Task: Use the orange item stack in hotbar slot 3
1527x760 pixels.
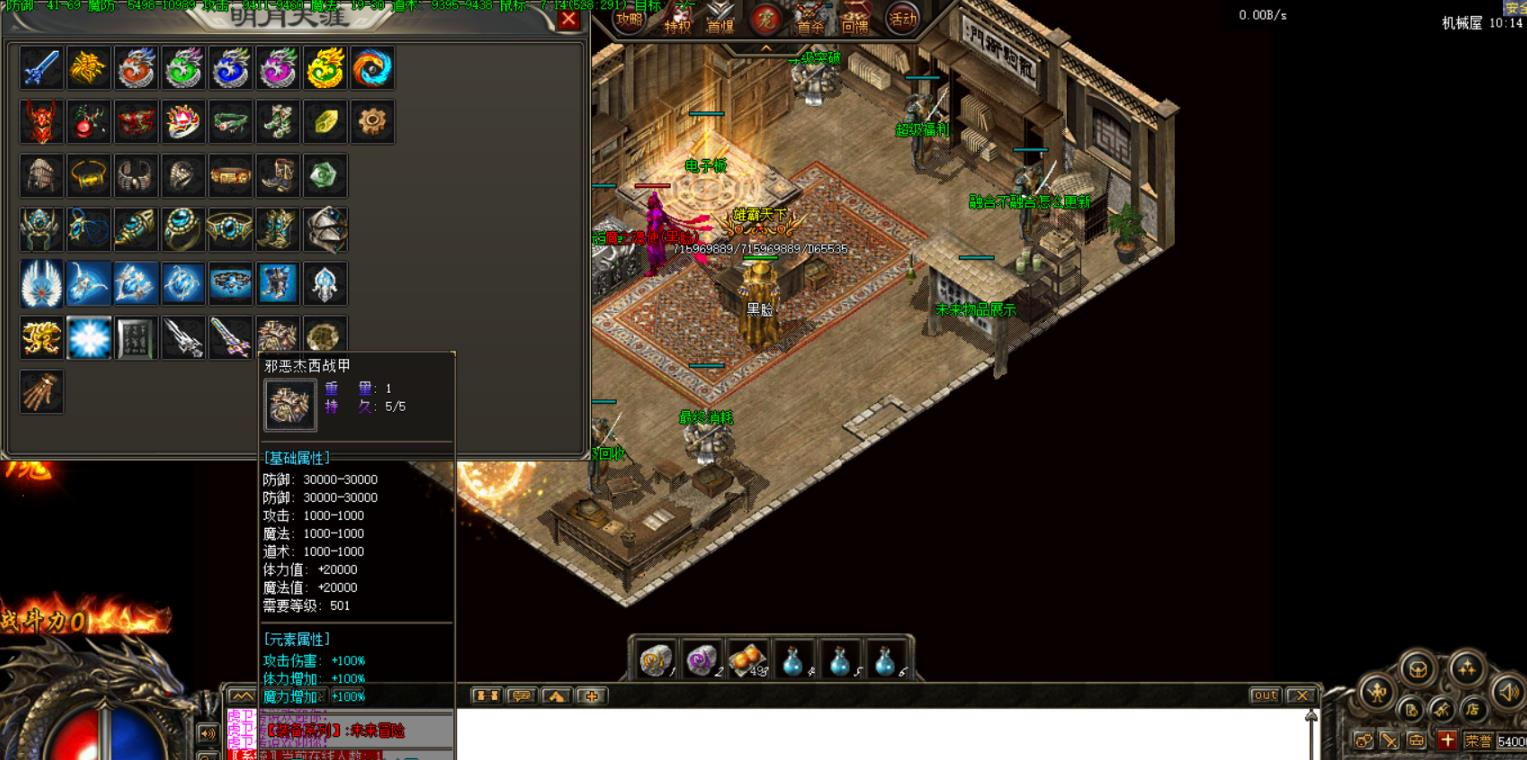Action: pos(747,658)
